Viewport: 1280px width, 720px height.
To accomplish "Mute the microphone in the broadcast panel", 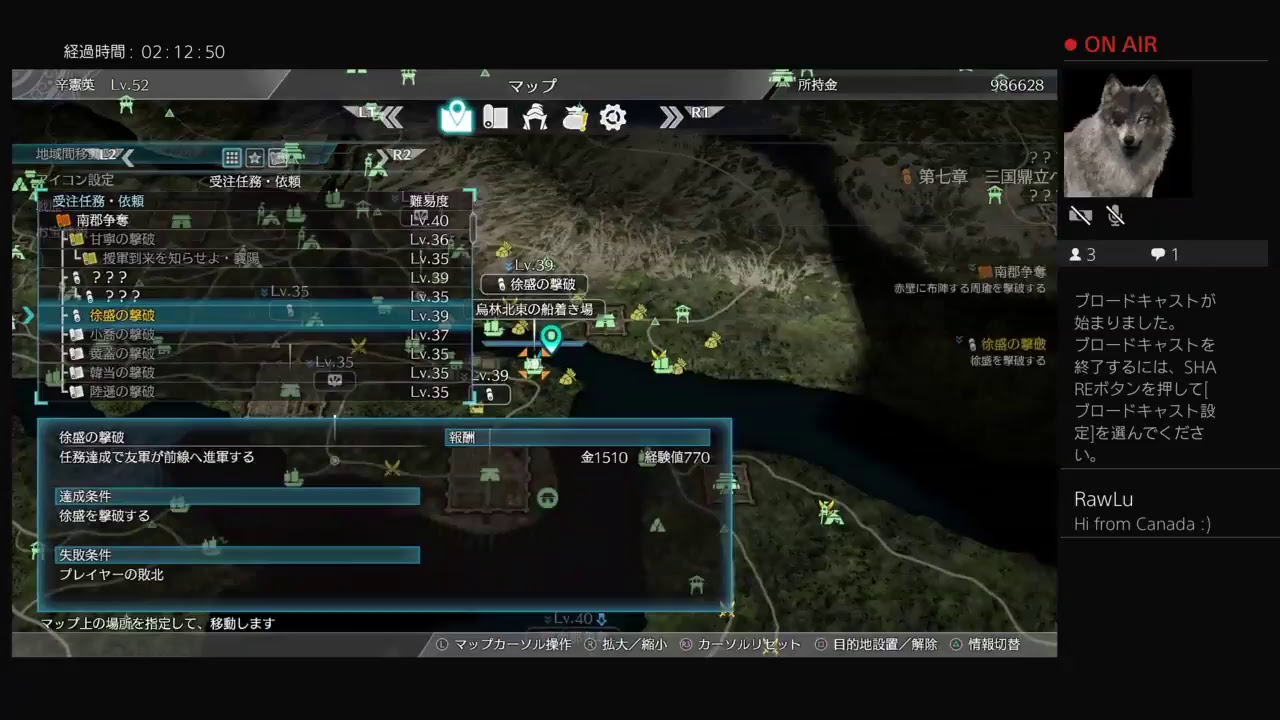I will point(1115,215).
